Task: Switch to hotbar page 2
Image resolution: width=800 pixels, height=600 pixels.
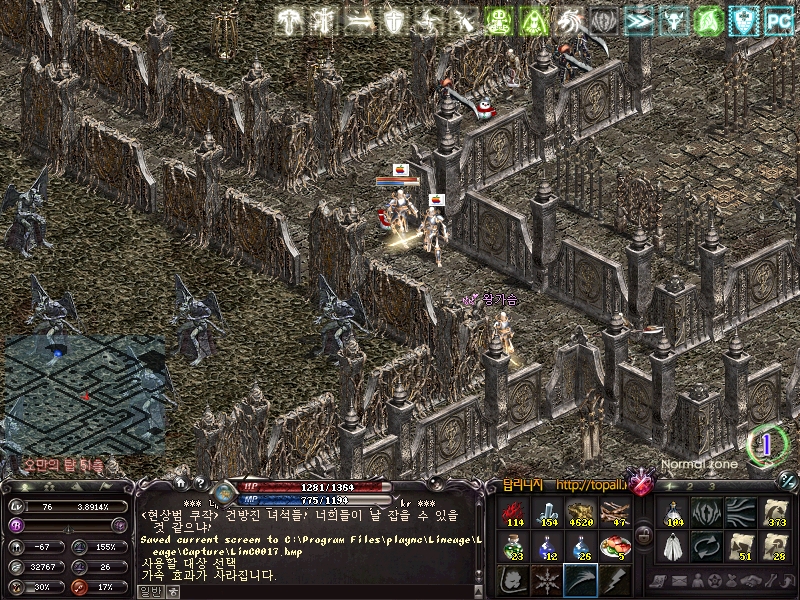Action: click(690, 486)
